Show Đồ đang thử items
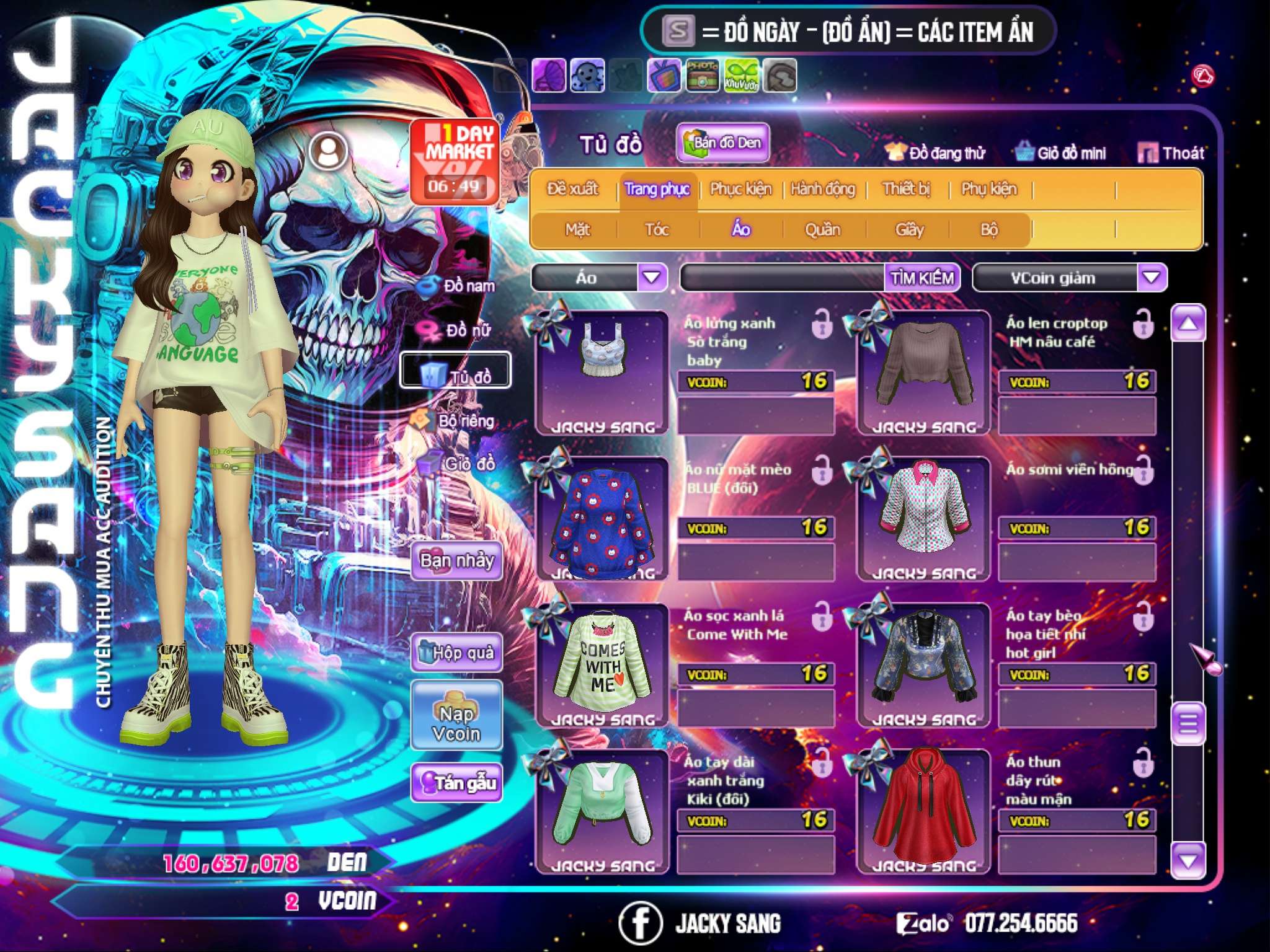 [x=936, y=153]
